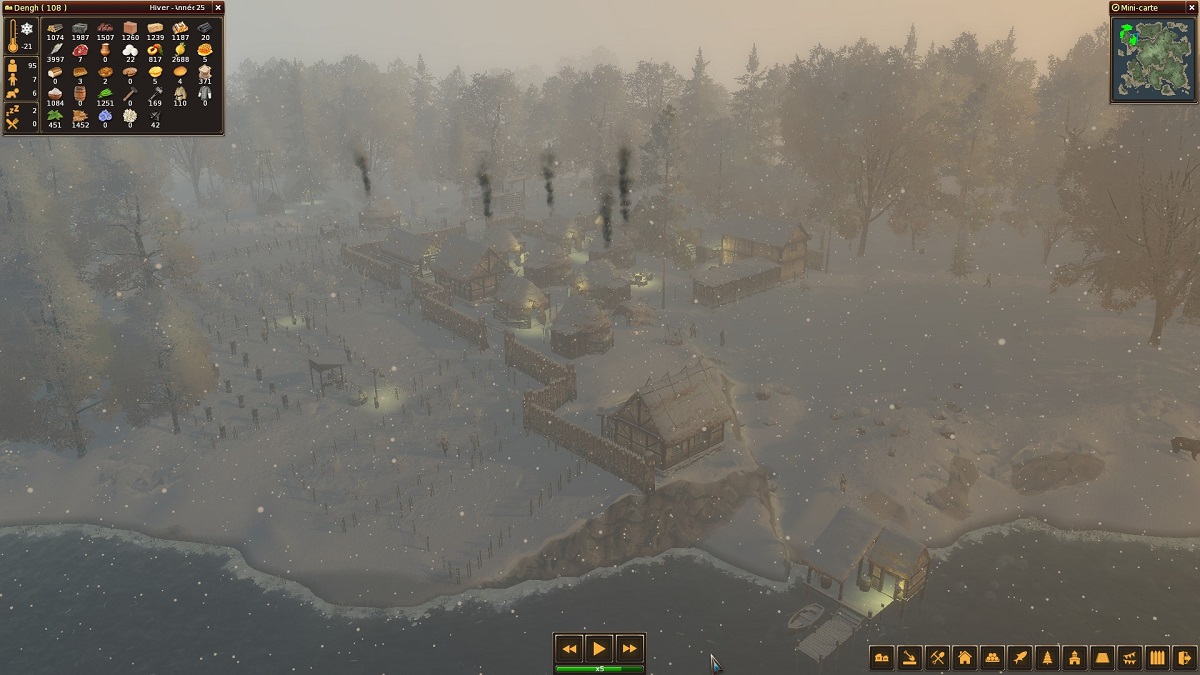1200x675 pixels.
Task: Open the house construction menu
Action: 965,658
